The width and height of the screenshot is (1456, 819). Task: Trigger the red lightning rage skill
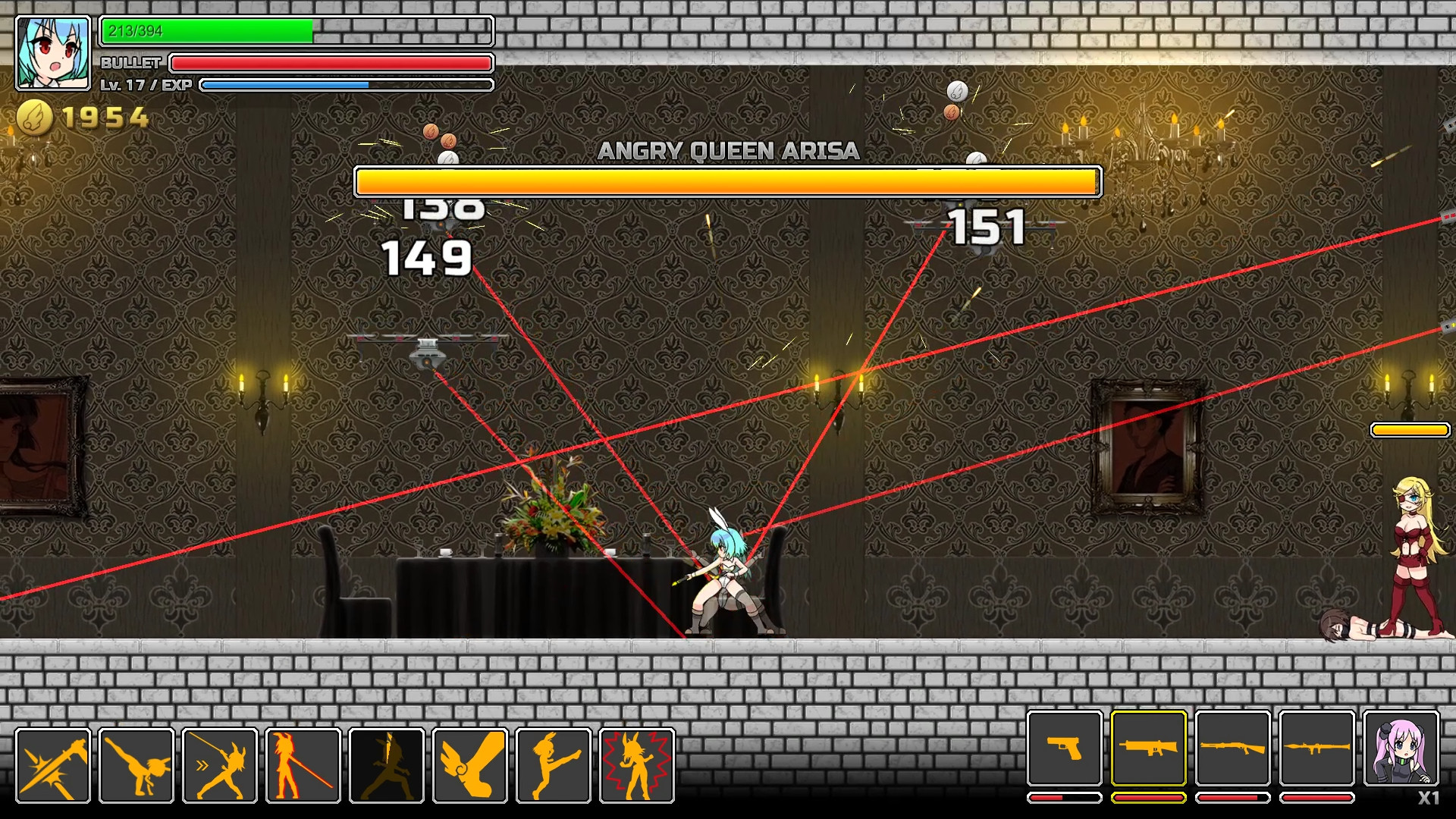pos(637,765)
